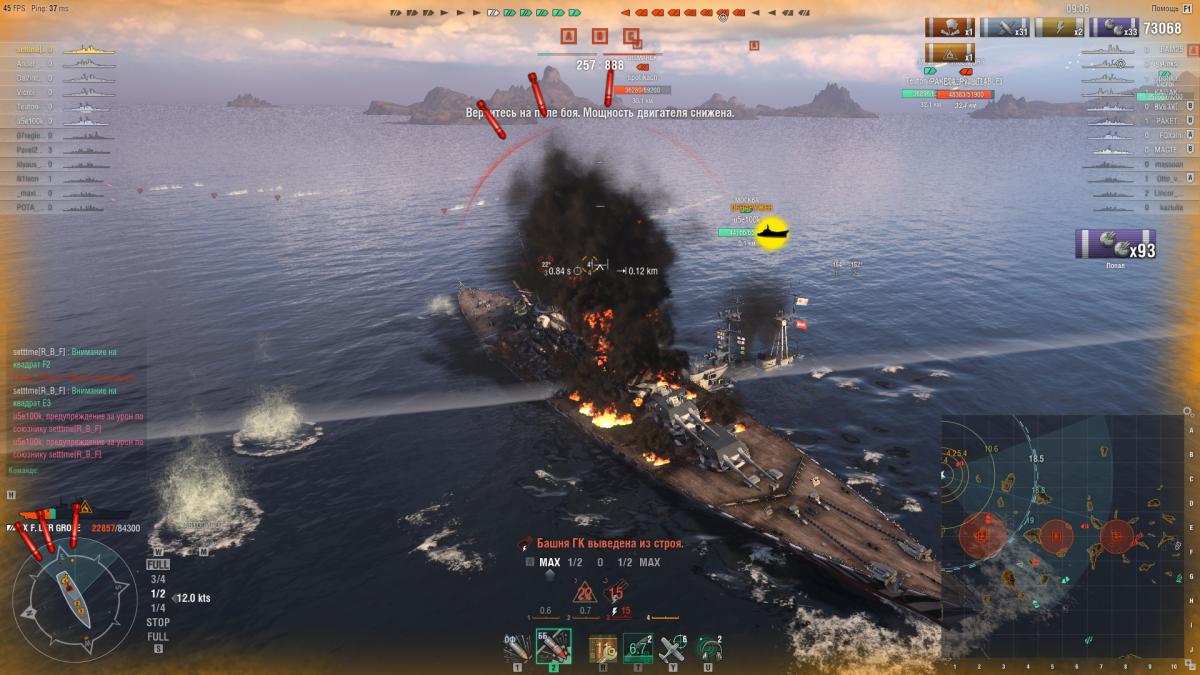
Task: Click the destroyed-ship skull ribbon
Action: tap(949, 28)
